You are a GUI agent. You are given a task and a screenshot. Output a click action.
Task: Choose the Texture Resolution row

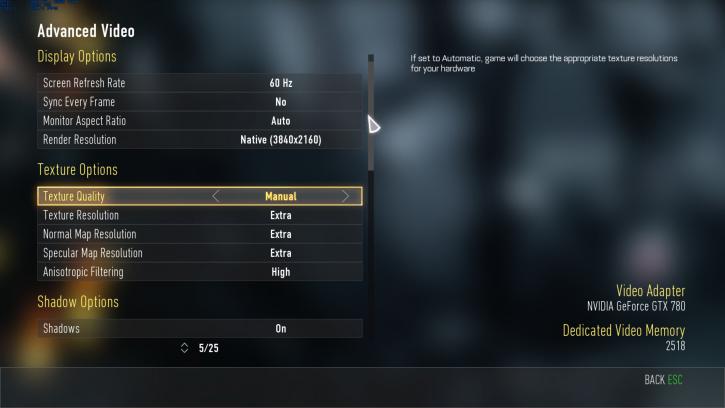200,216
